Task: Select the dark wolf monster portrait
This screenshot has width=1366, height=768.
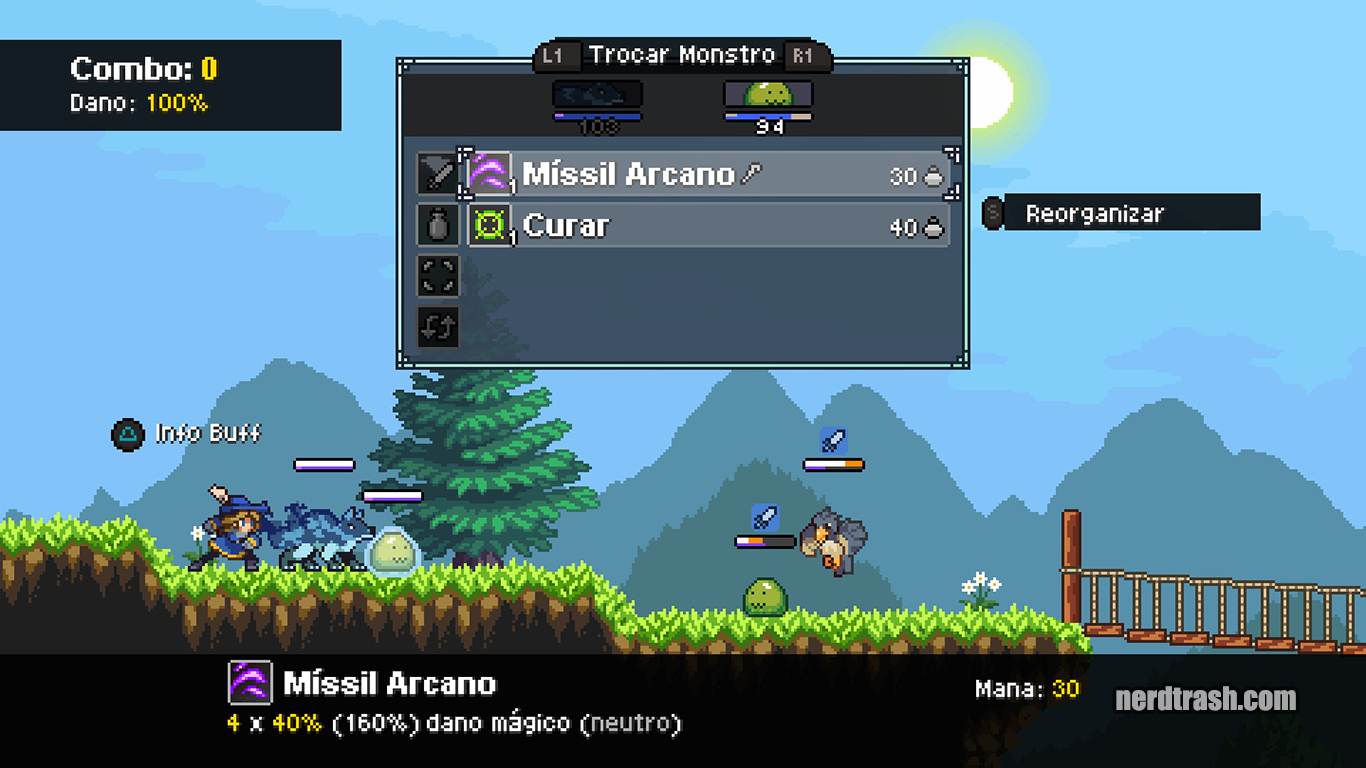Action: pyautogui.click(x=597, y=95)
